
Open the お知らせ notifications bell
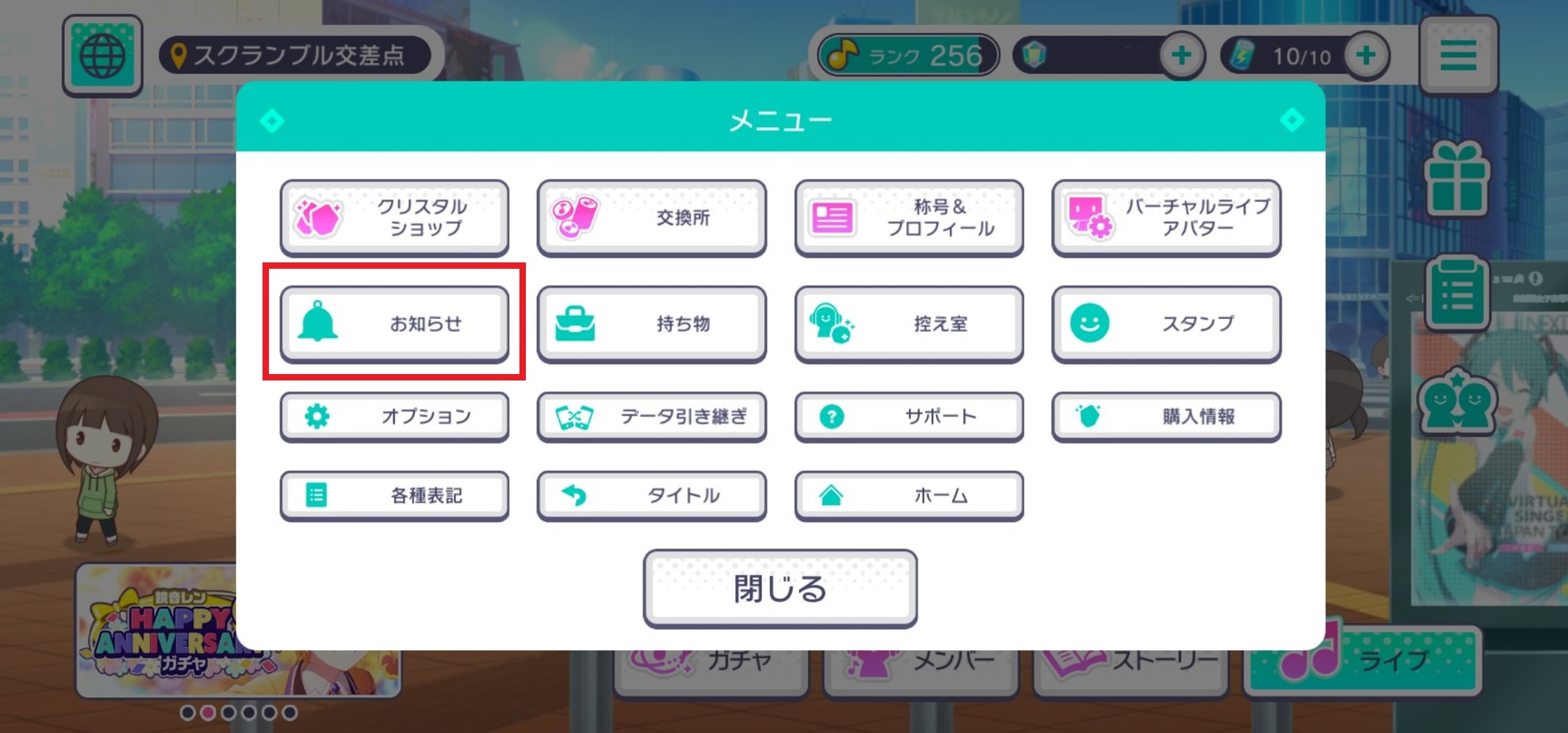[x=395, y=324]
